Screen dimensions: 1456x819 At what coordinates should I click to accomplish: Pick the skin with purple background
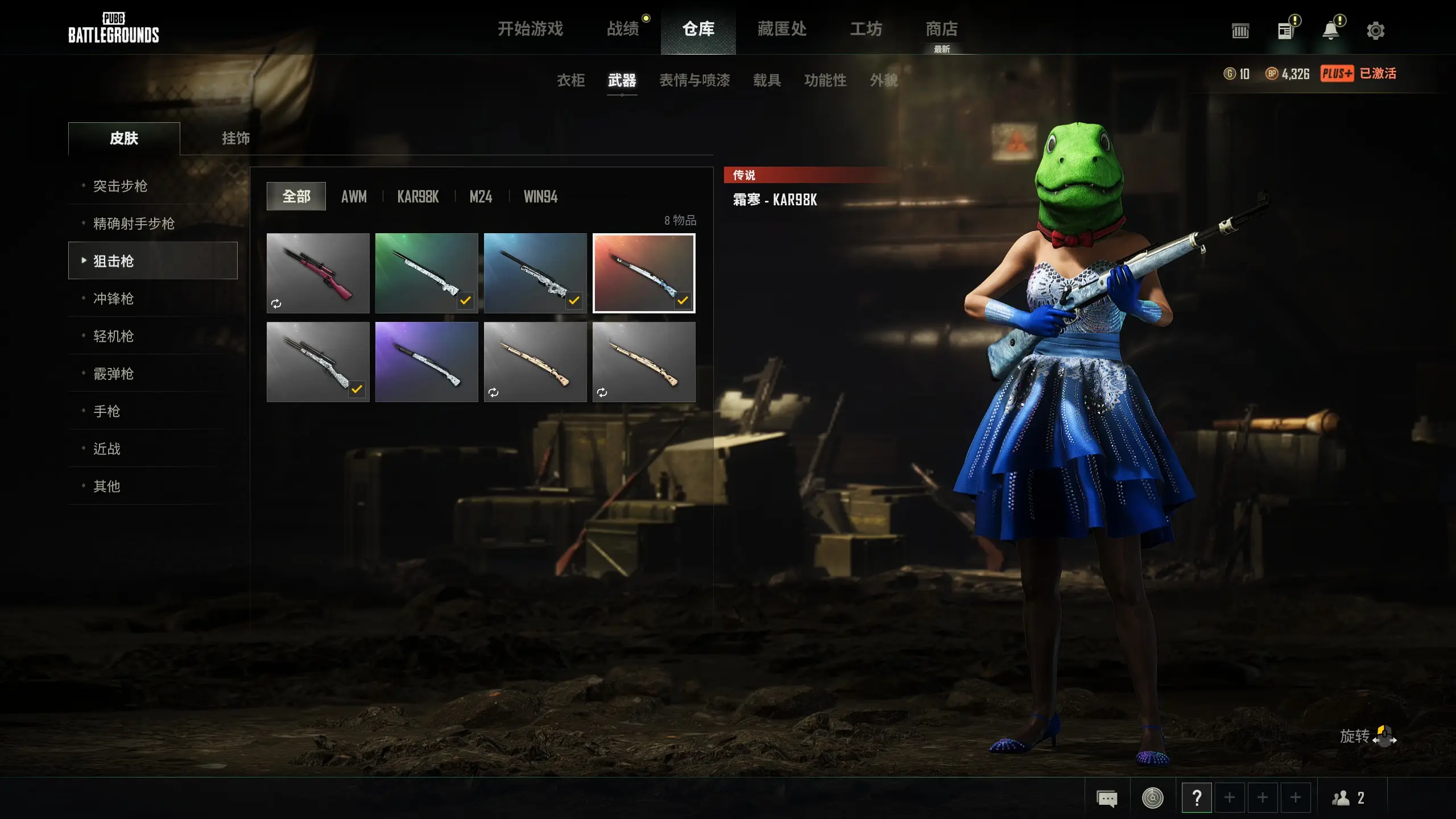click(x=427, y=362)
